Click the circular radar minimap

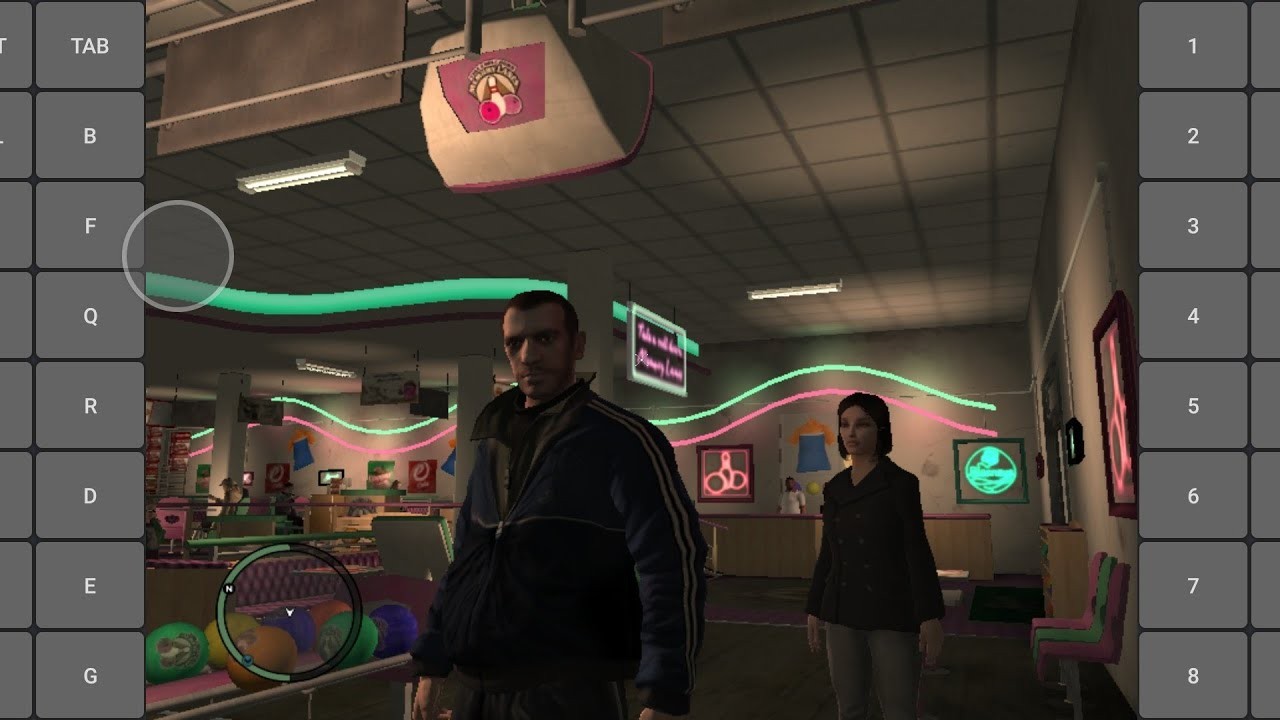pos(289,613)
